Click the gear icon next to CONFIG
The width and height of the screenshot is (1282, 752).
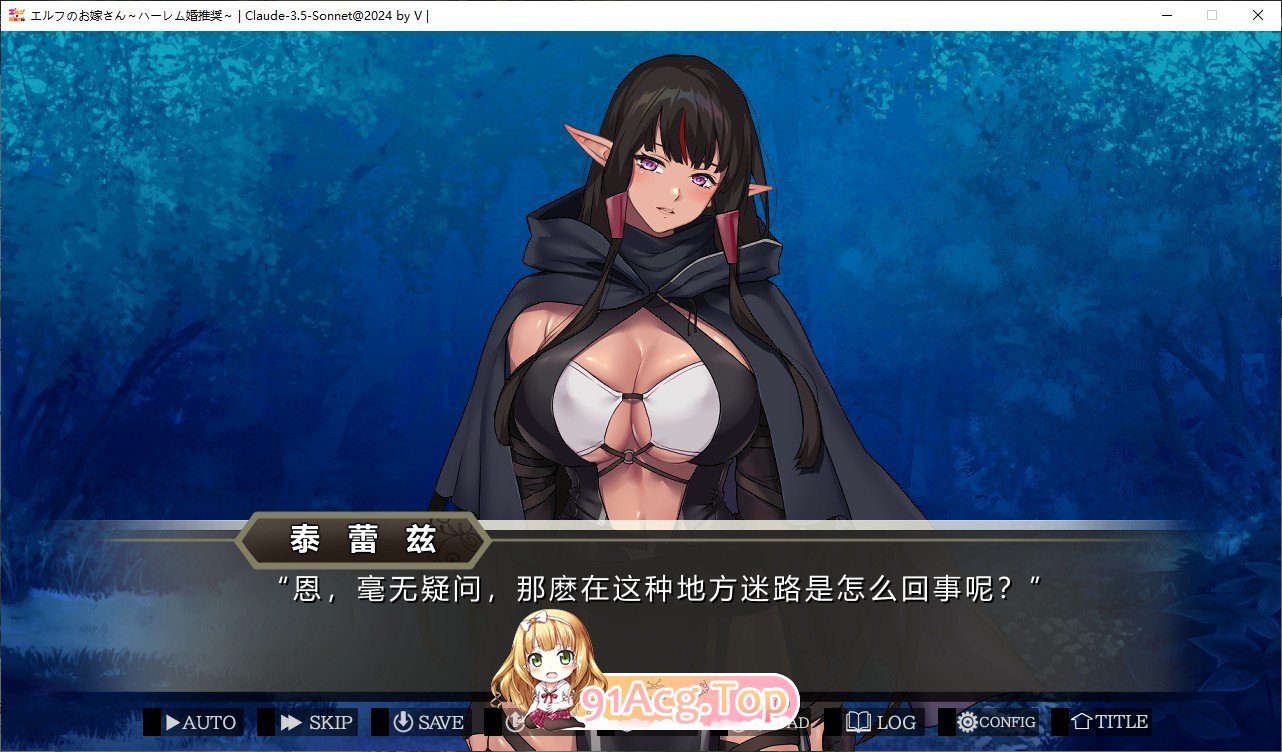(966, 721)
